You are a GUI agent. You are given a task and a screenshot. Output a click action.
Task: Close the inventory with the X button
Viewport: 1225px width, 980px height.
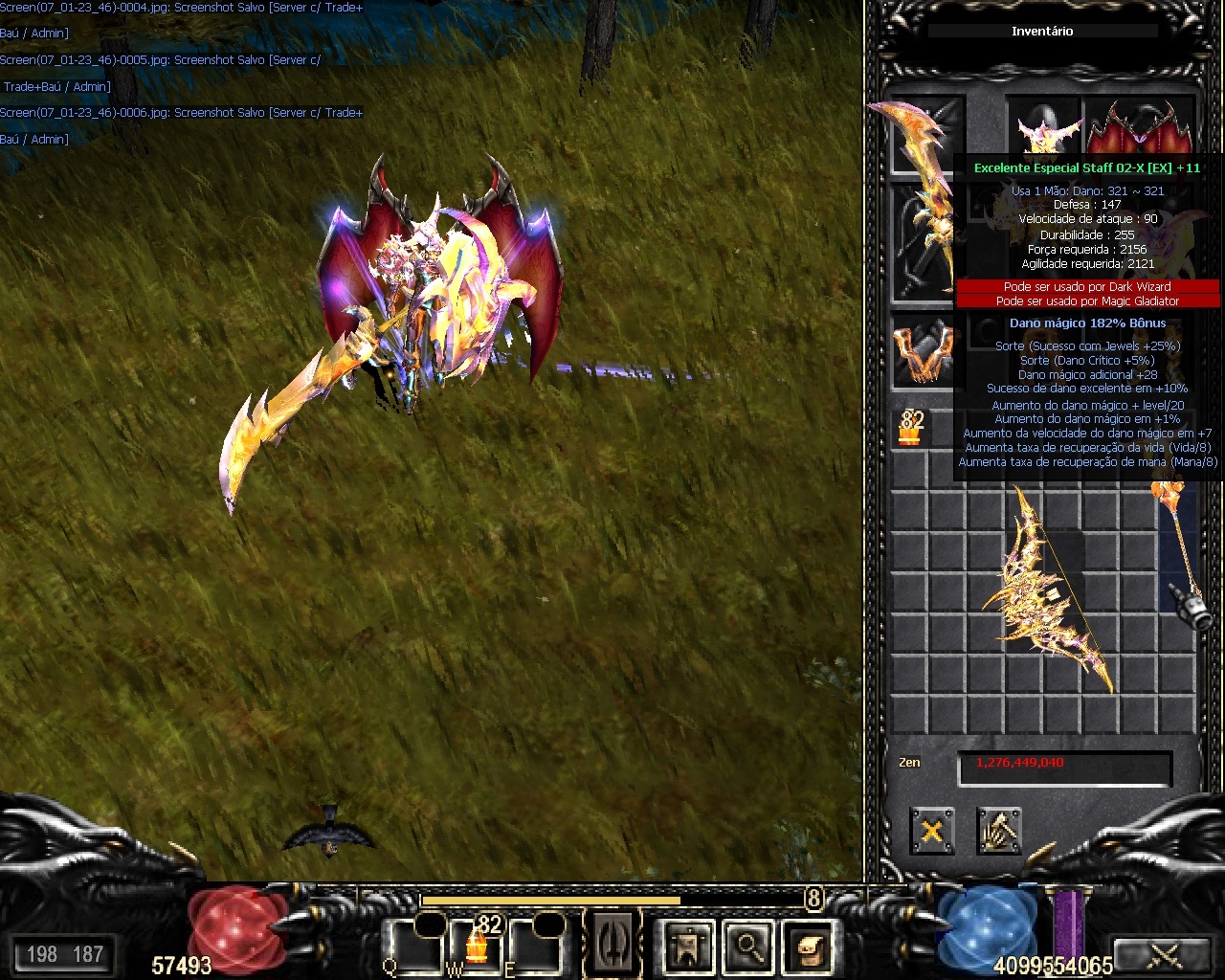pos(931,830)
